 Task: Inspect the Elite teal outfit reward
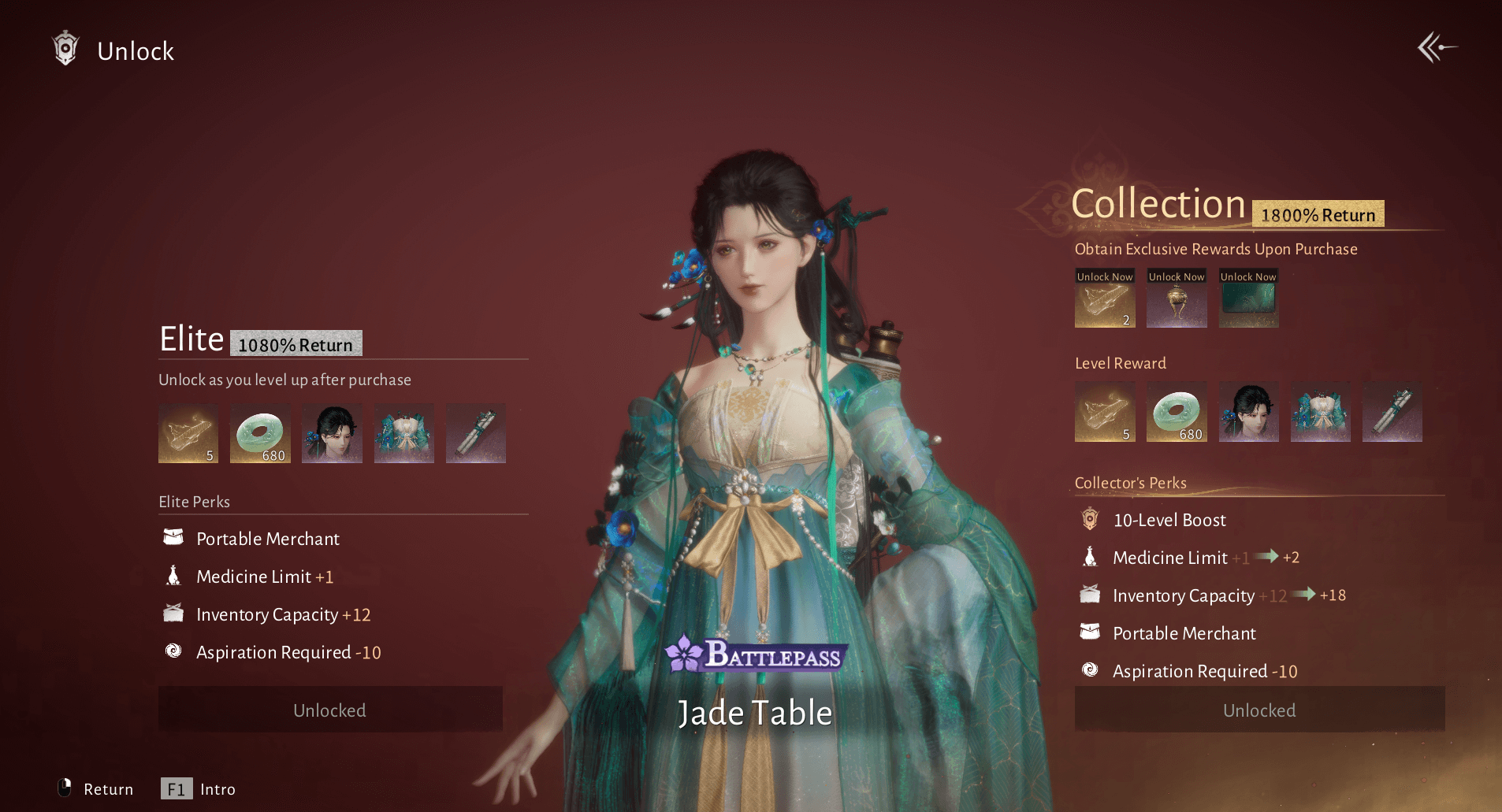[x=403, y=433]
